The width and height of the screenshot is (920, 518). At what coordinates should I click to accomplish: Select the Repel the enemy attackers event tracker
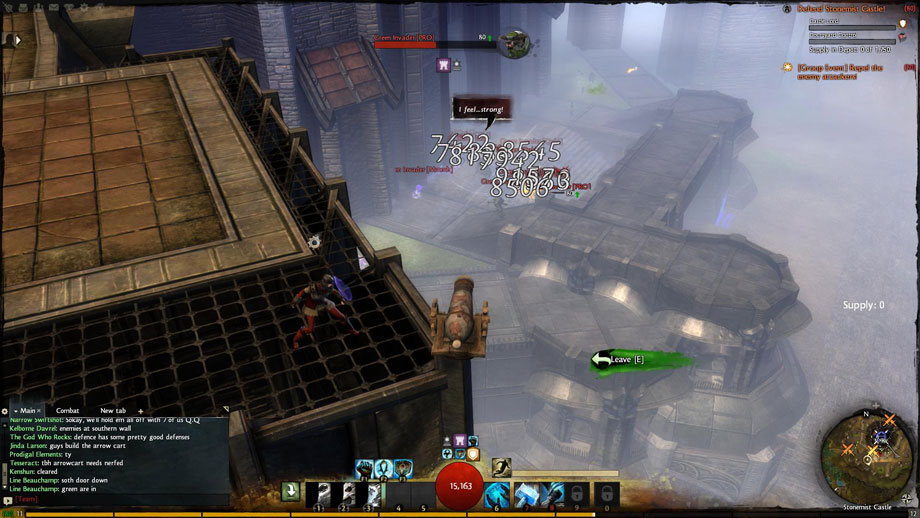coord(838,72)
